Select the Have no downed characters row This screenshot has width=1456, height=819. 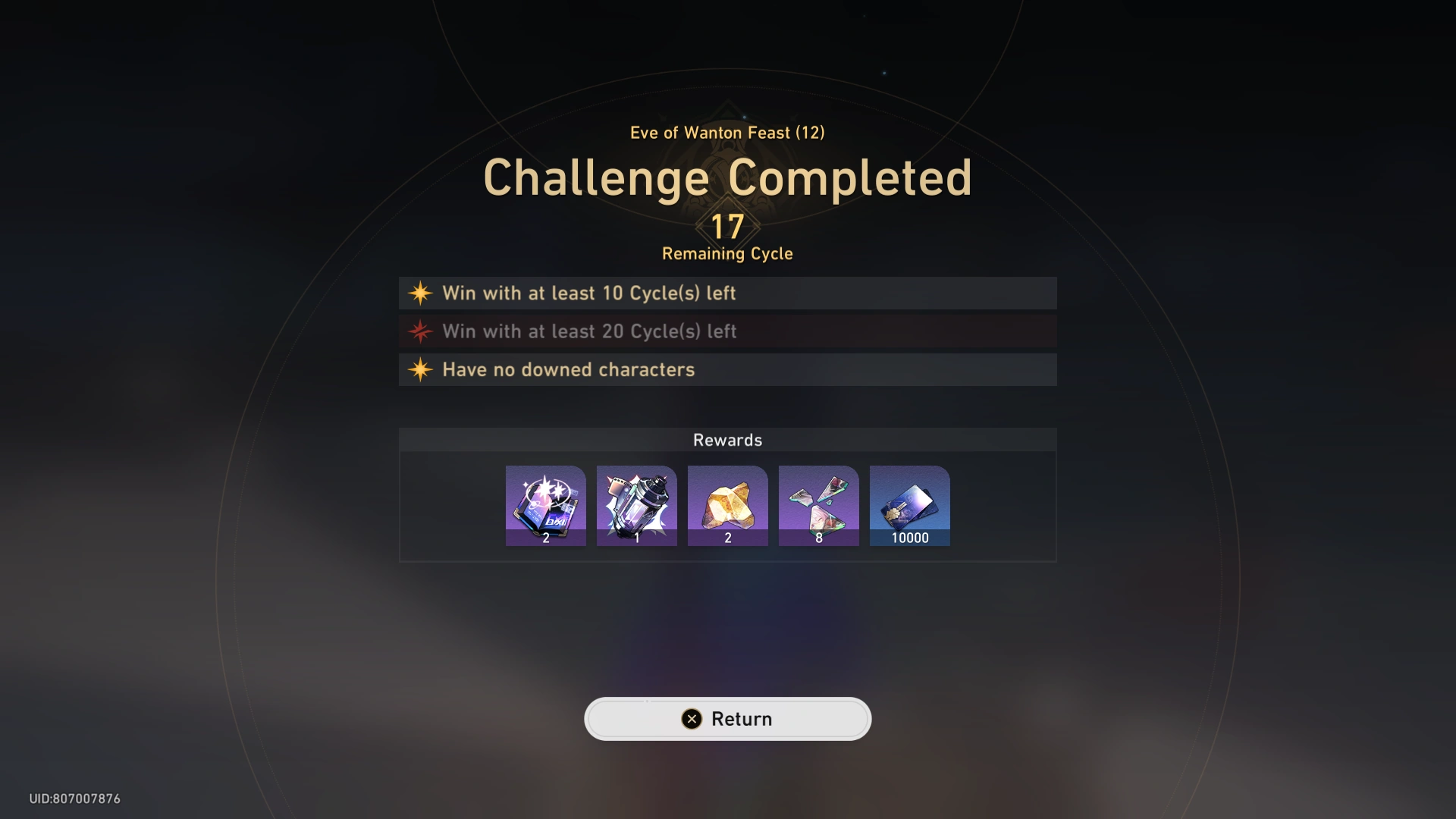point(727,370)
